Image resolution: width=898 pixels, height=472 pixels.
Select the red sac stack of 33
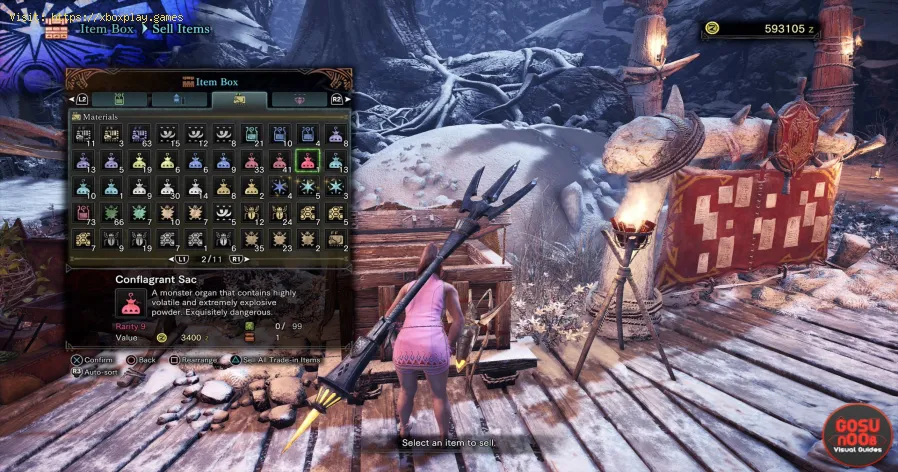coord(251,160)
